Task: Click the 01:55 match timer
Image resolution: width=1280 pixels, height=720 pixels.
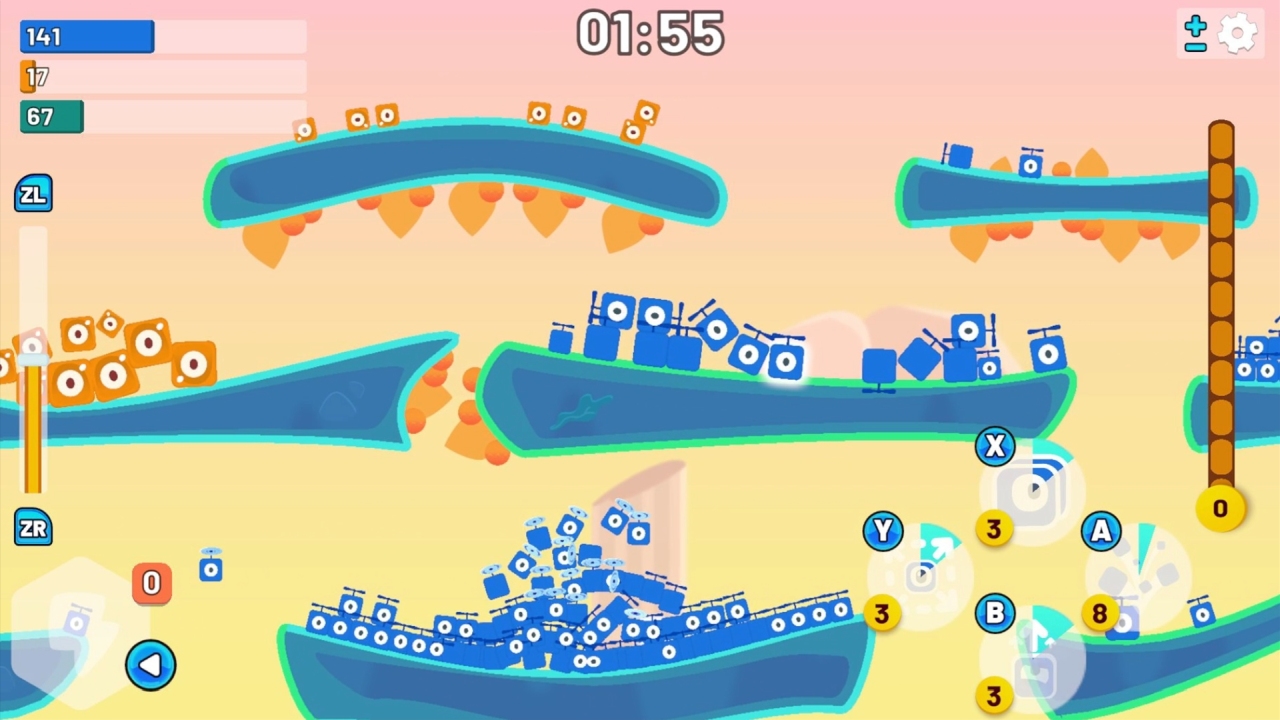Action: [649, 33]
